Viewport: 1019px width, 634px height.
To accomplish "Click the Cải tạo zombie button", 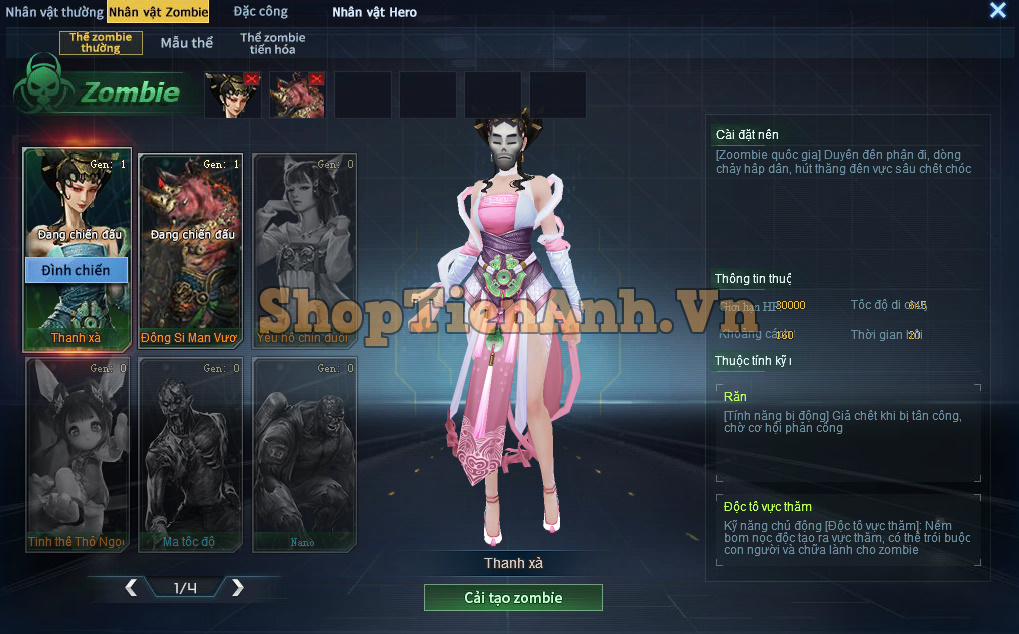I will 513,598.
